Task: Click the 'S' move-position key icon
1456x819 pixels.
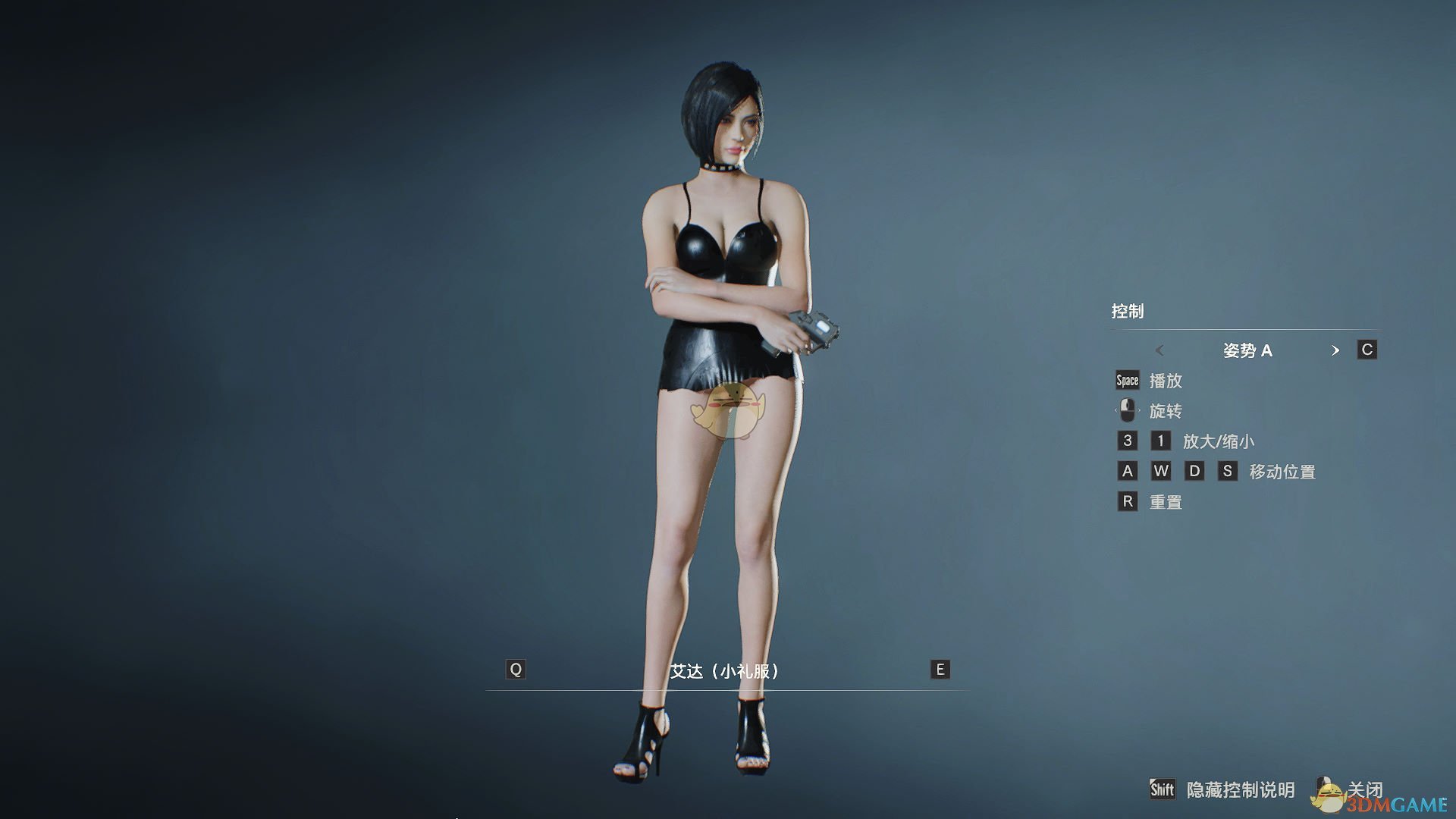Action: [x=1227, y=471]
